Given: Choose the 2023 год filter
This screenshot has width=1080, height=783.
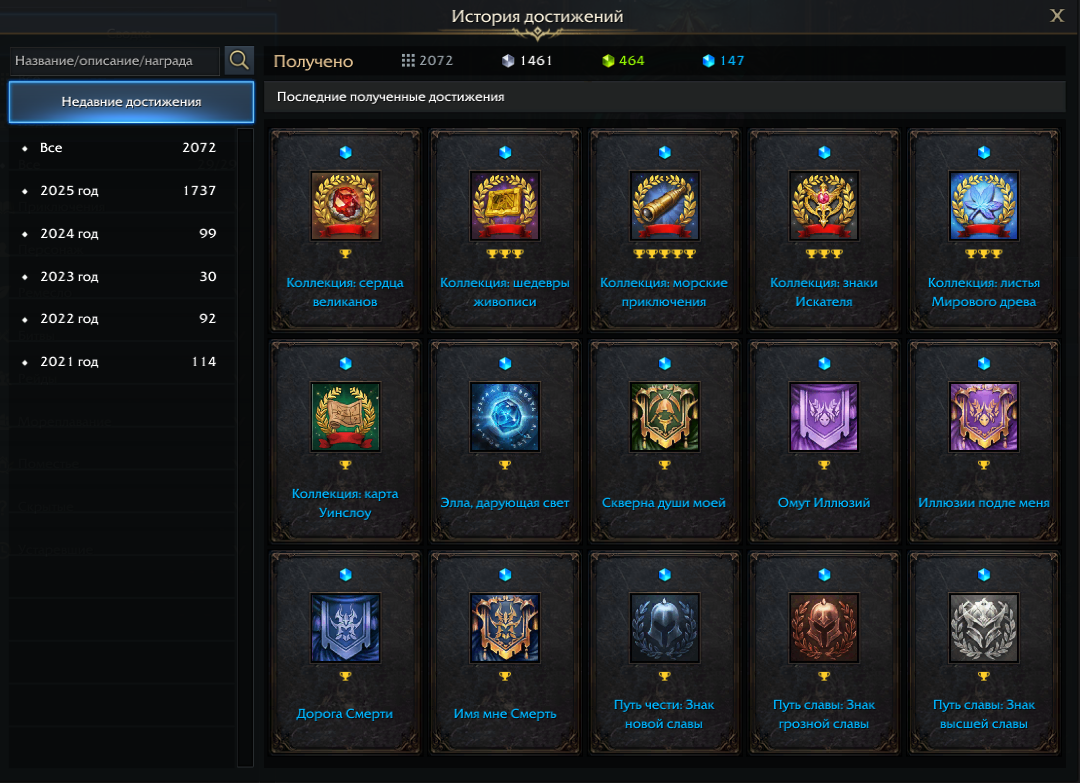Looking at the screenshot, I should 120,277.
